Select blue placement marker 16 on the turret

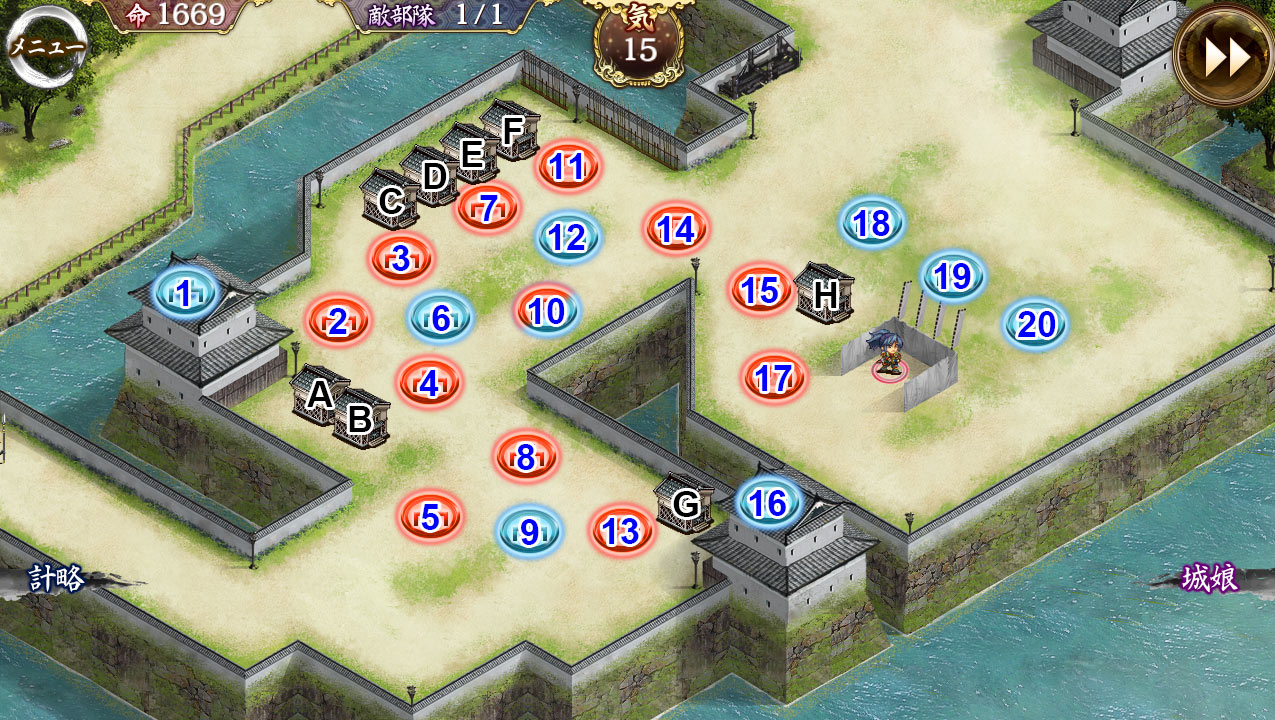[769, 503]
